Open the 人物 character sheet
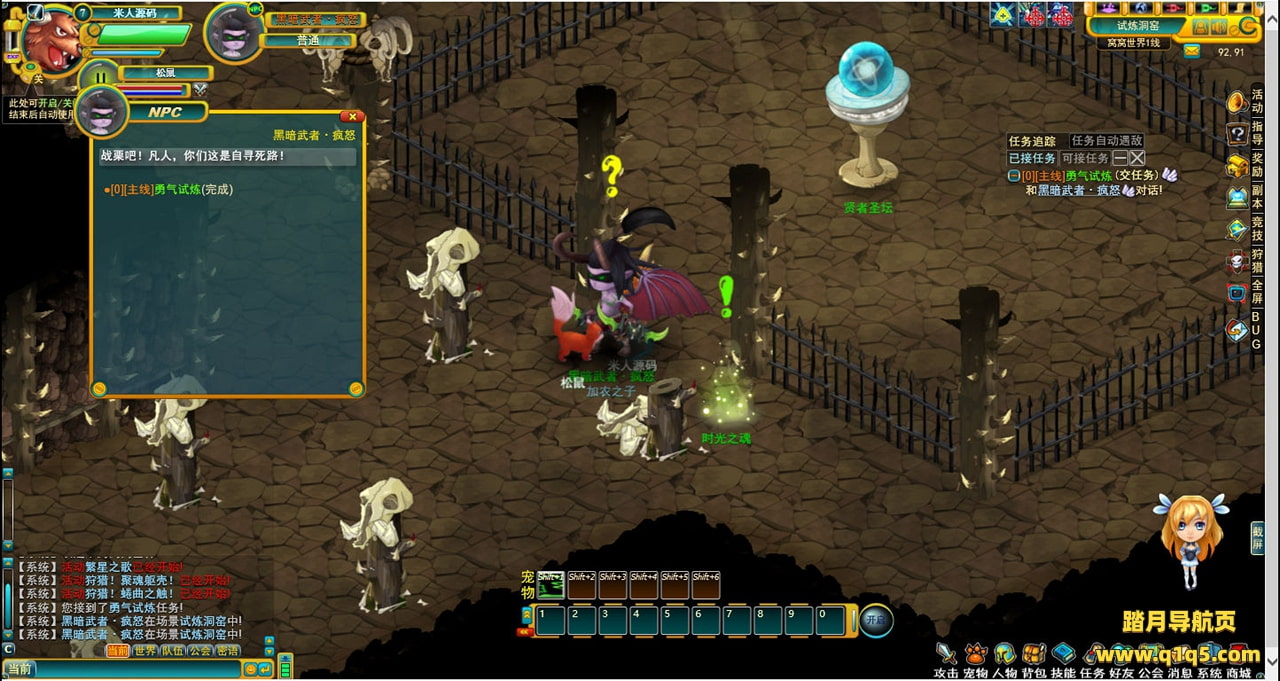 pos(1004,655)
